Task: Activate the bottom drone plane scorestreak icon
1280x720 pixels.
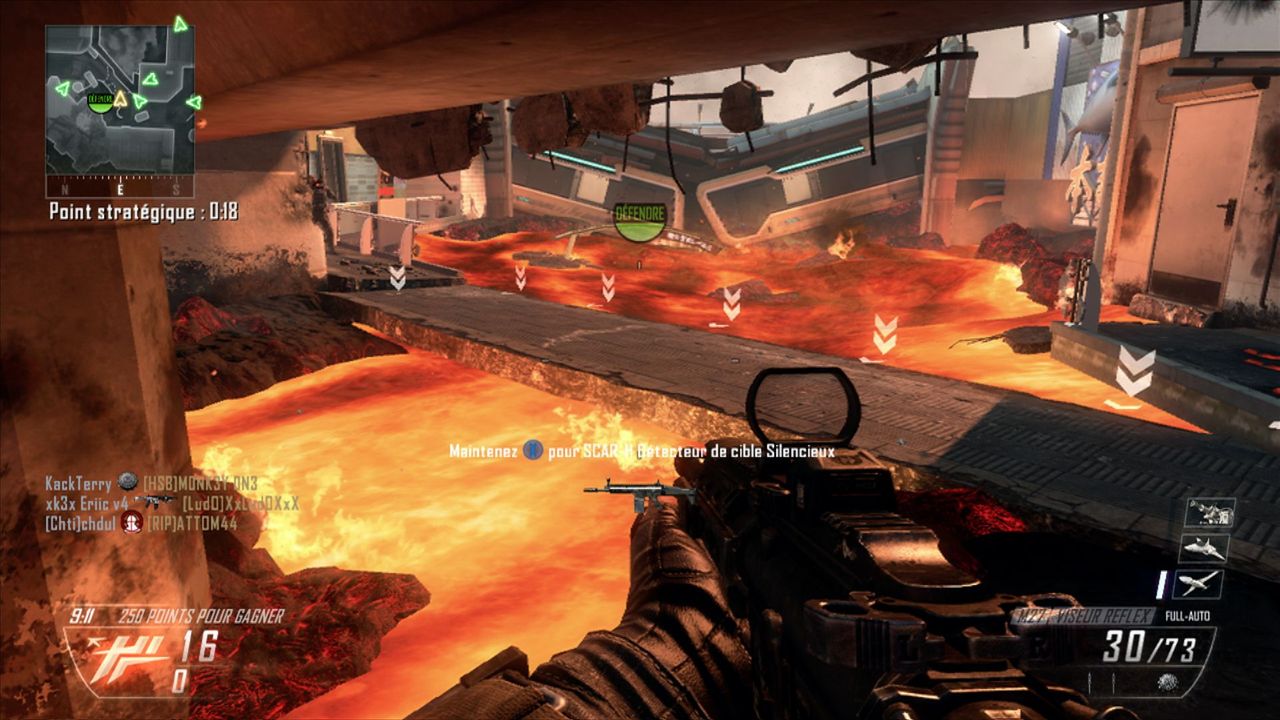Action: point(1199,583)
